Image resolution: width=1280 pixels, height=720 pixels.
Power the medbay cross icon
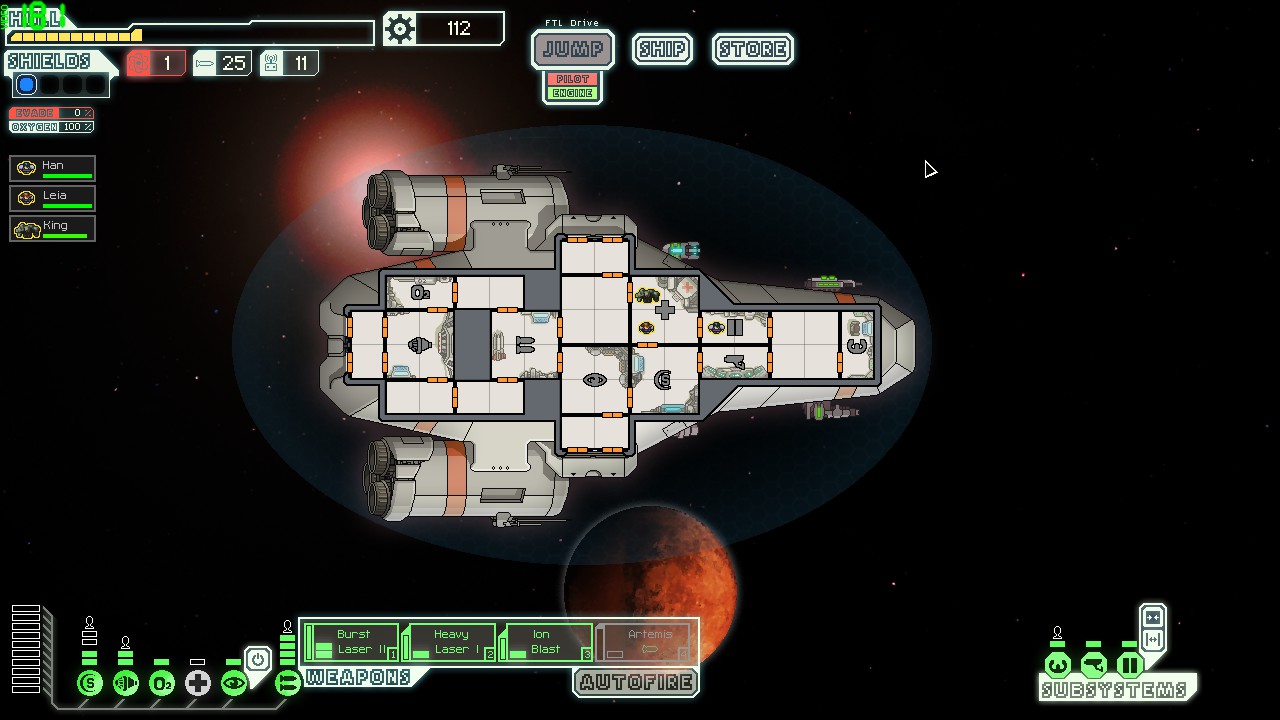[x=198, y=684]
